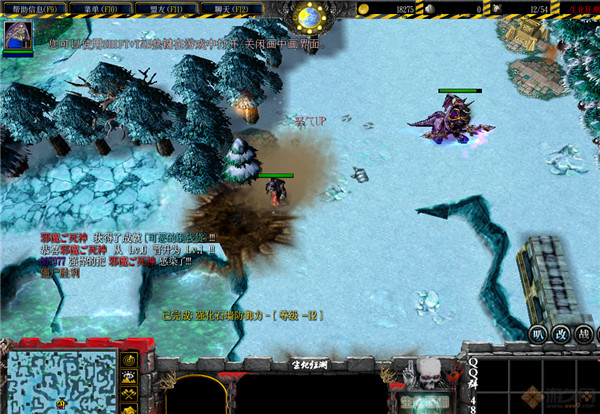
Task: Click the round 战 button
Action: point(585,335)
